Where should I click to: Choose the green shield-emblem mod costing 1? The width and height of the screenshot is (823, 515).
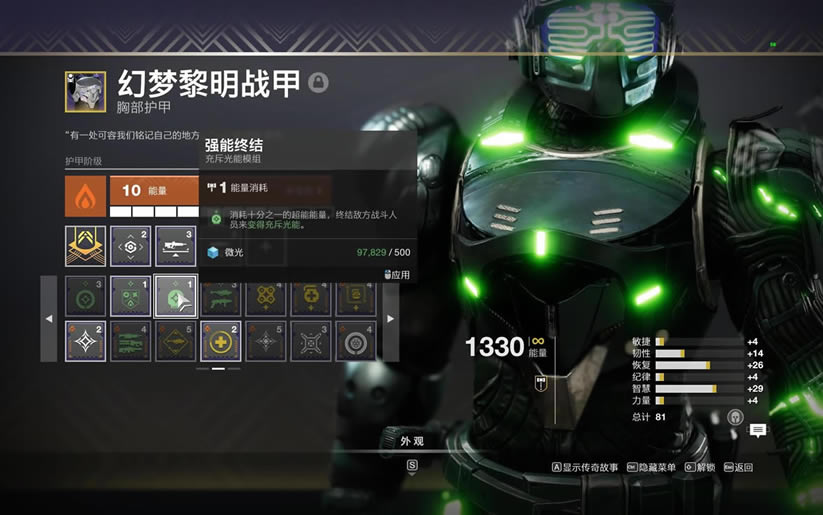click(130, 297)
